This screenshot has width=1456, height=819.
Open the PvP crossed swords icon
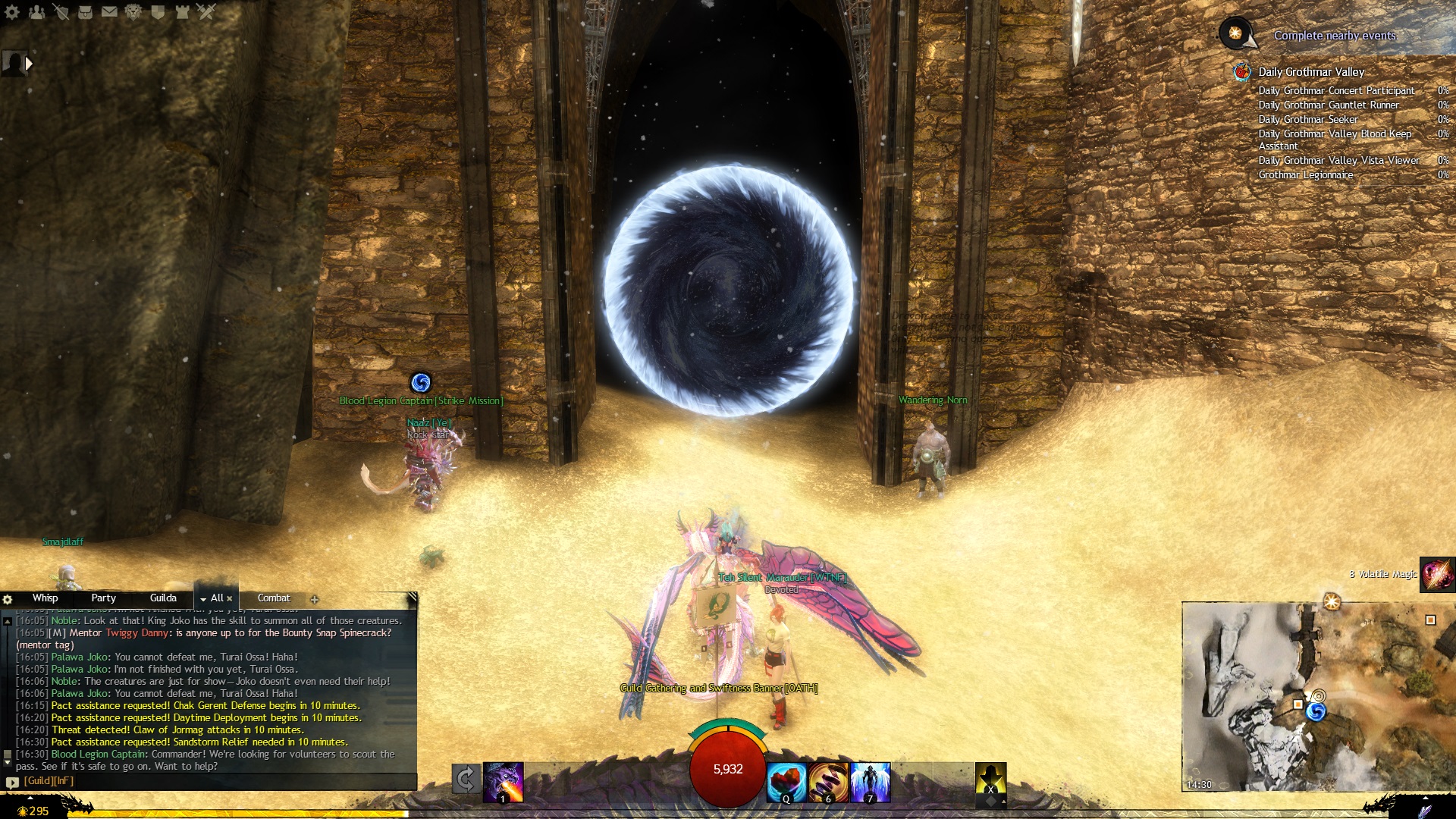[x=206, y=11]
